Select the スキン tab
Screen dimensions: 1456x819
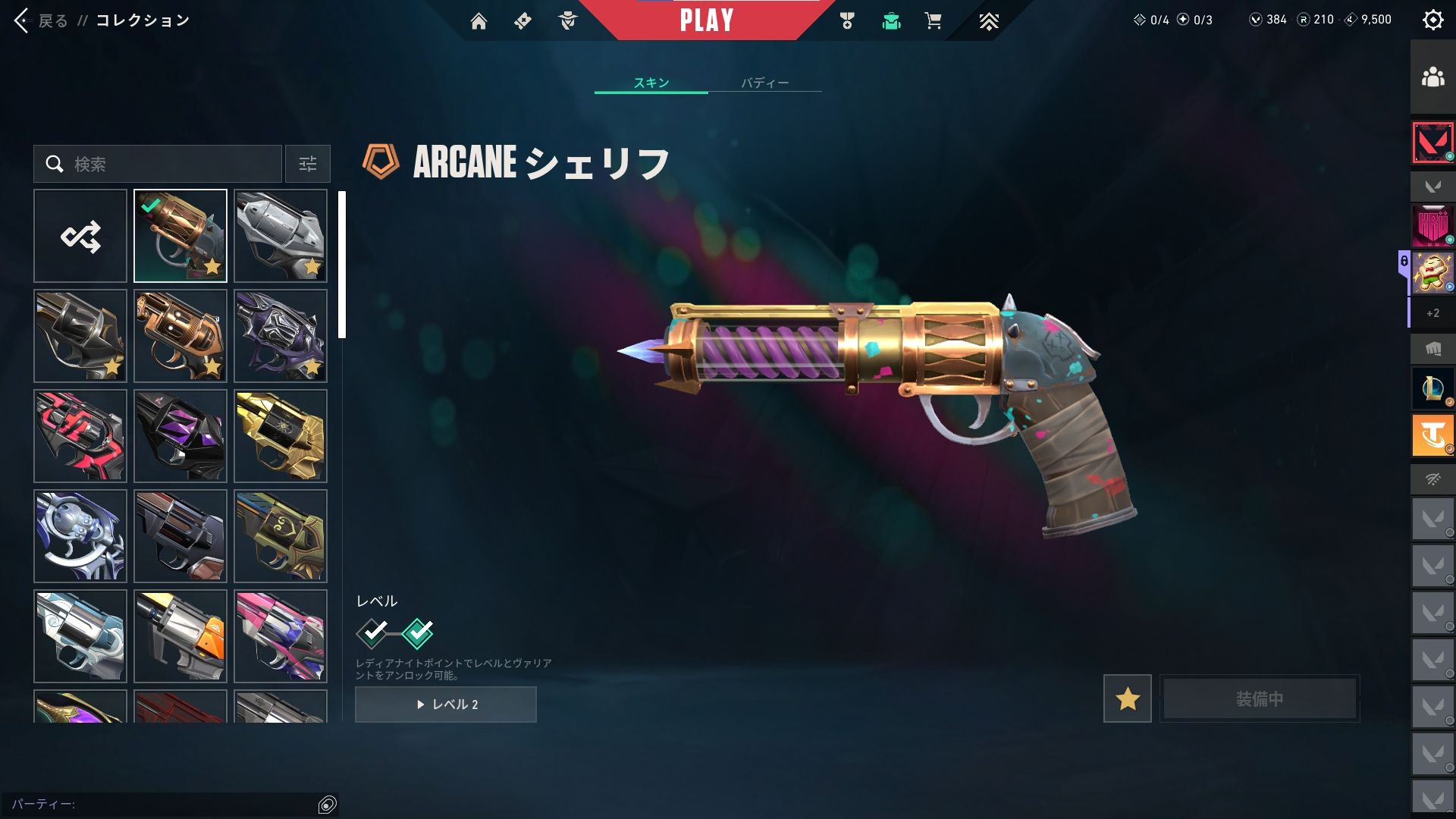pos(651,83)
